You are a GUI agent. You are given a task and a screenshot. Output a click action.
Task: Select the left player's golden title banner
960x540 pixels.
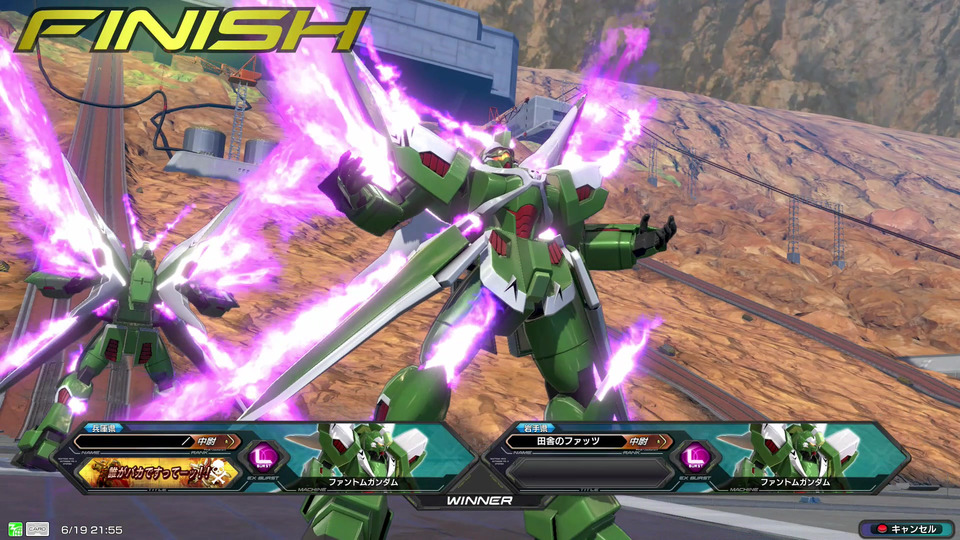tap(160, 472)
